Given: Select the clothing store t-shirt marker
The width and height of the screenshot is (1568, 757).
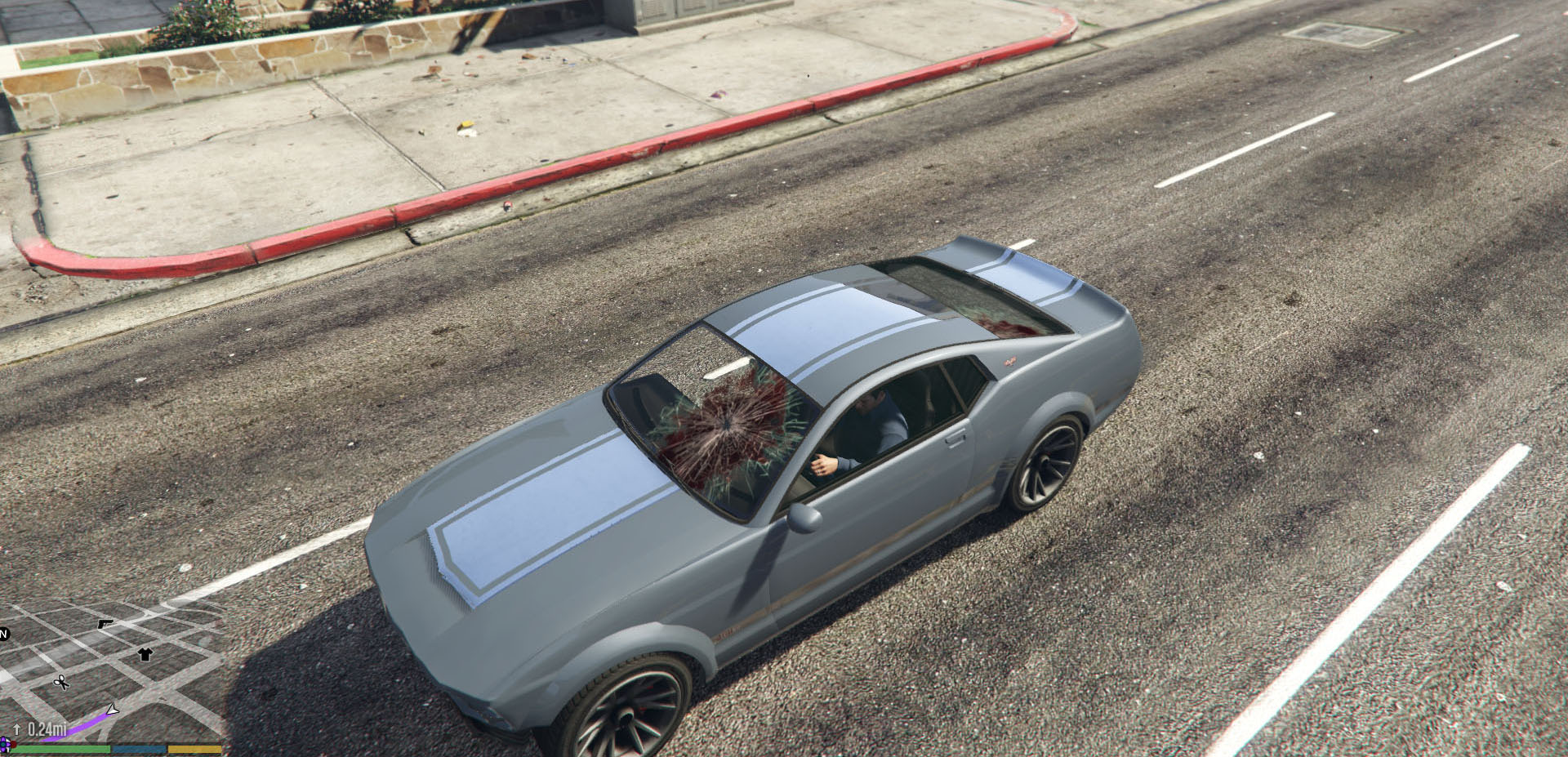Looking at the screenshot, I should coord(145,653).
